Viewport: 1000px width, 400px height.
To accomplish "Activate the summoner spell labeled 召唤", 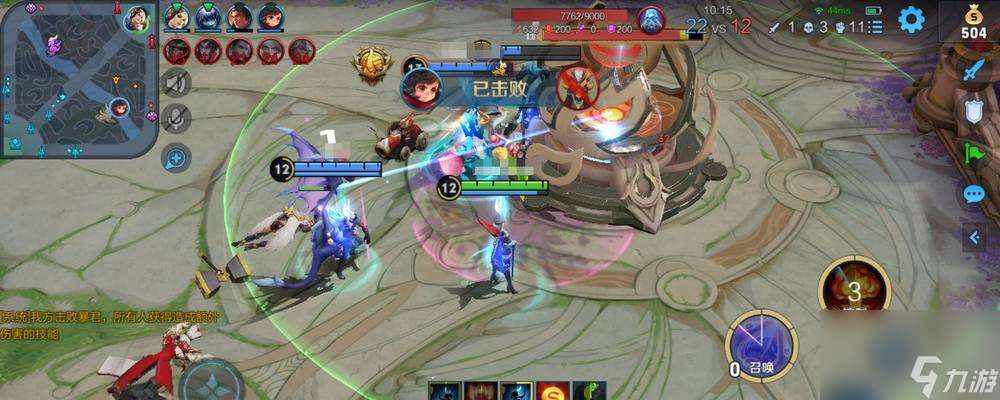I will [x=761, y=346].
